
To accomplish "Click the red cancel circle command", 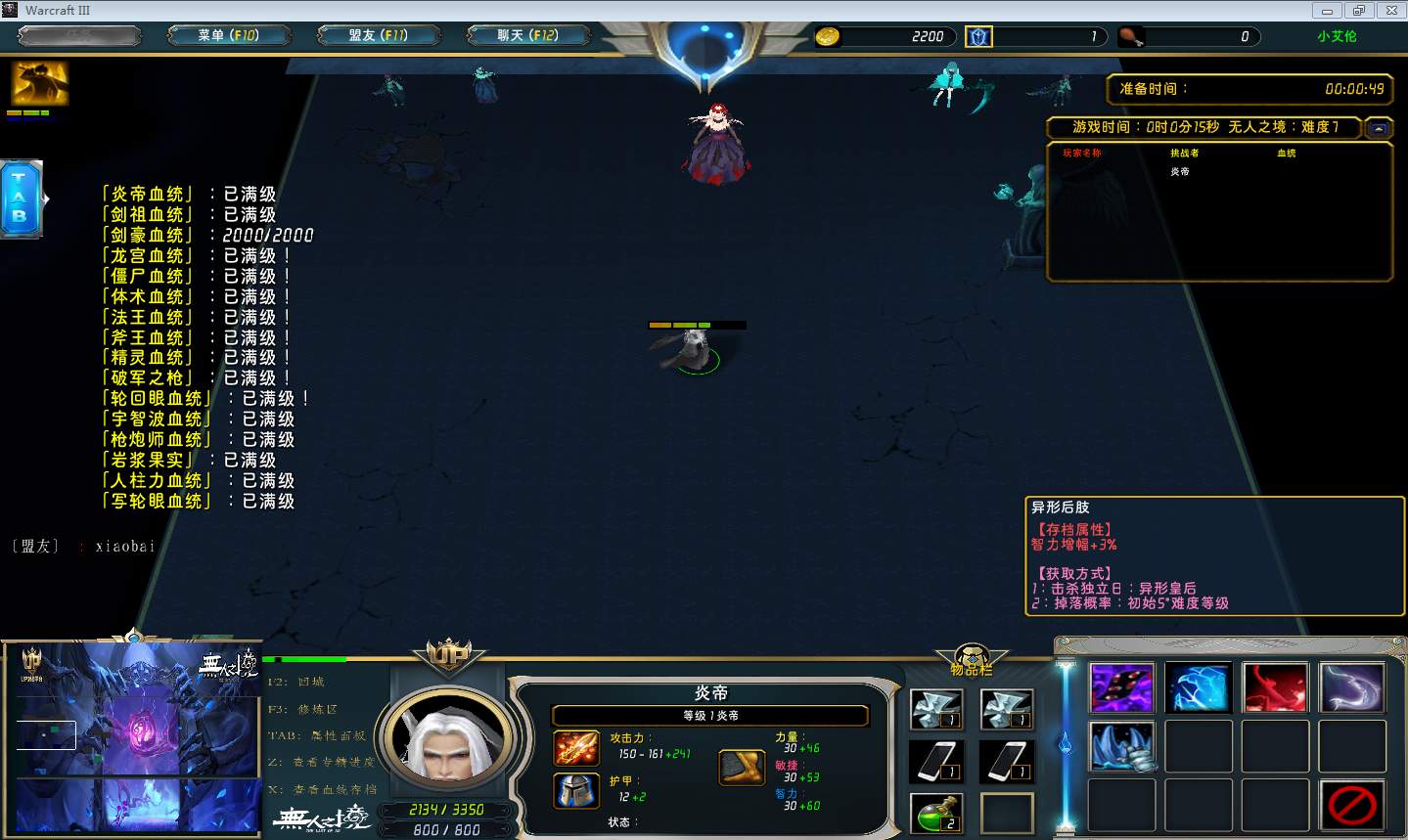I will (x=1351, y=805).
